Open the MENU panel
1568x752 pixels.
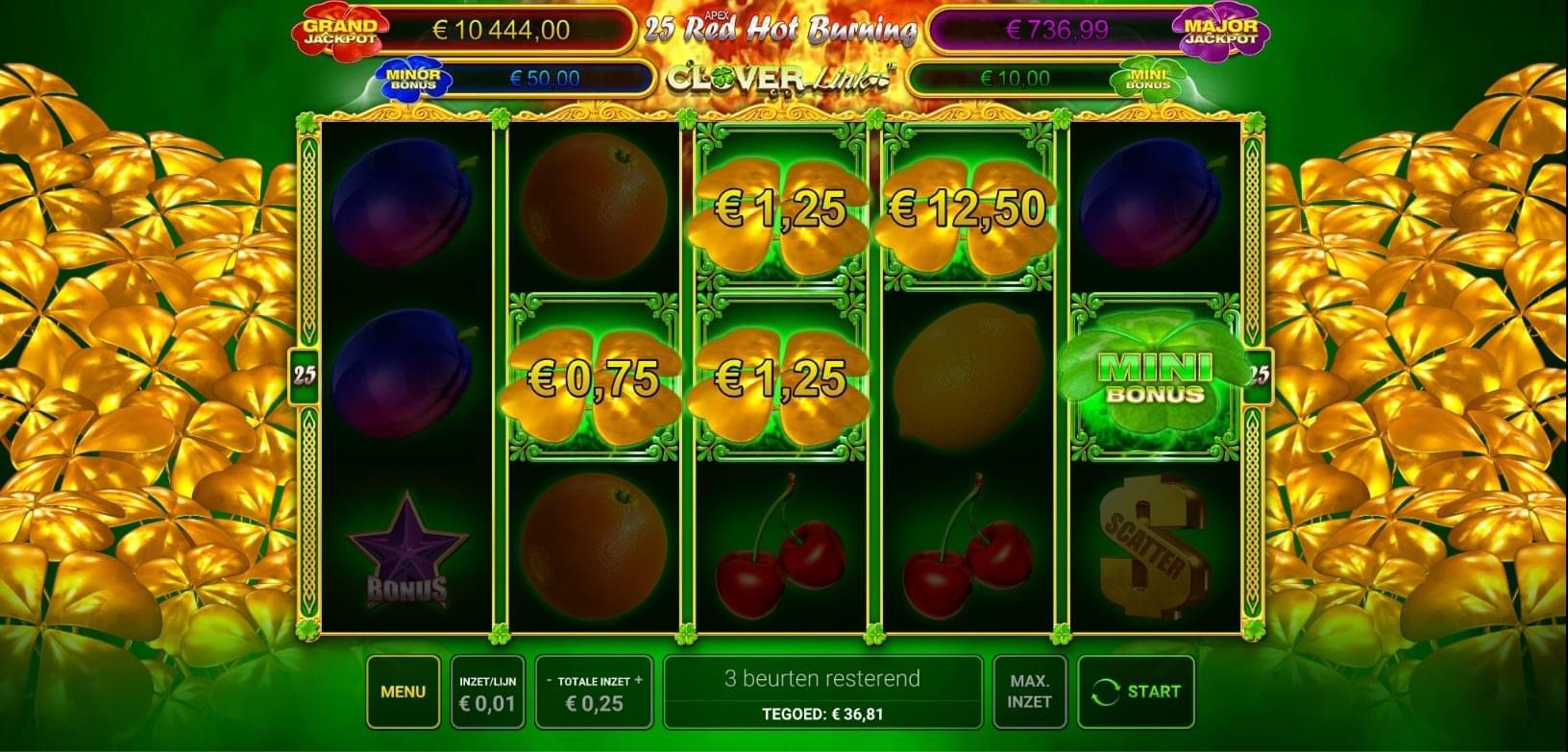coord(403,691)
